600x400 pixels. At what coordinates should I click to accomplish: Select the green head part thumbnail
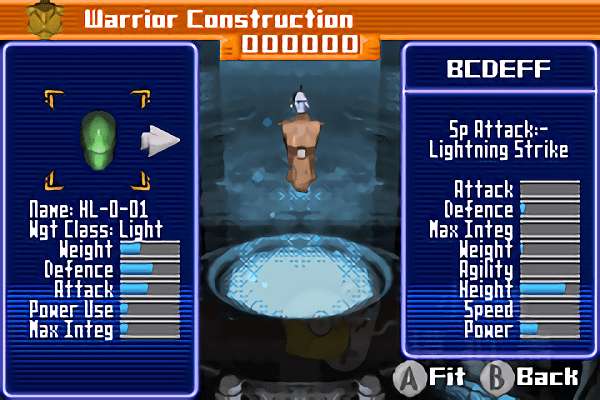(97, 138)
